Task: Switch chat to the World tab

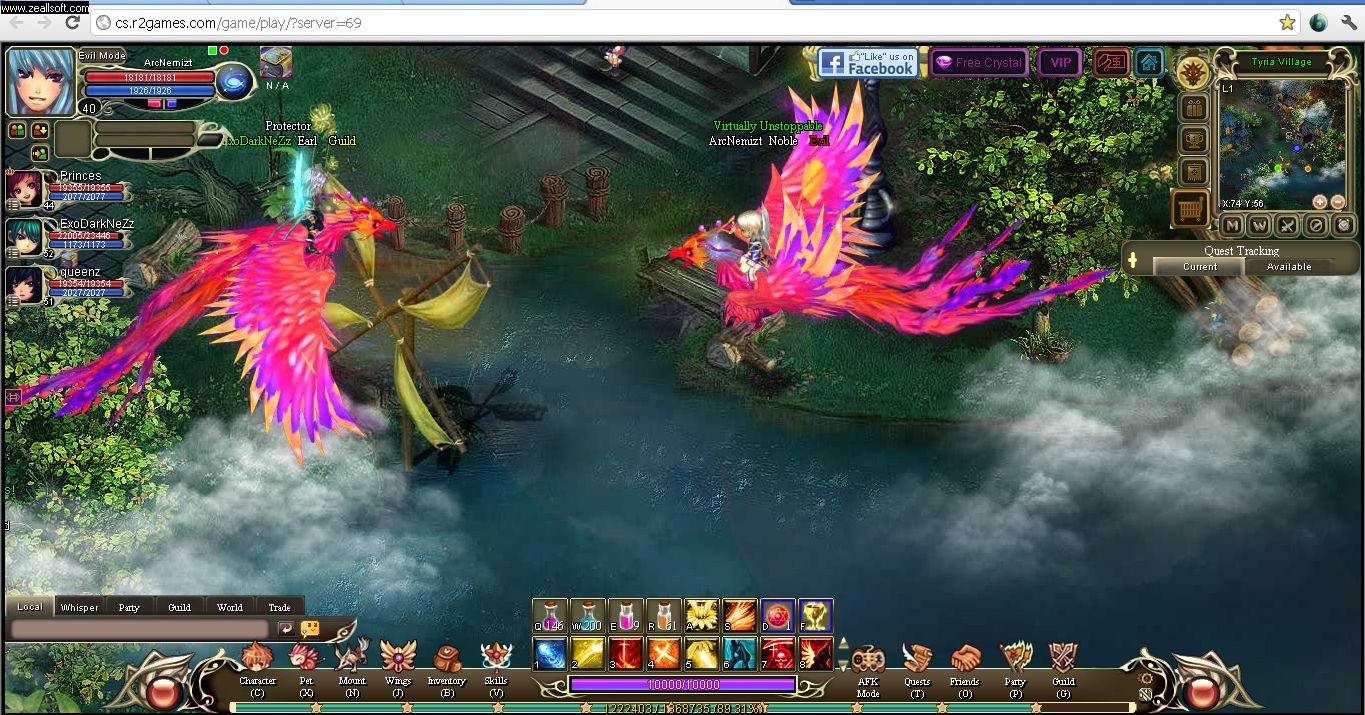Action: [230, 607]
